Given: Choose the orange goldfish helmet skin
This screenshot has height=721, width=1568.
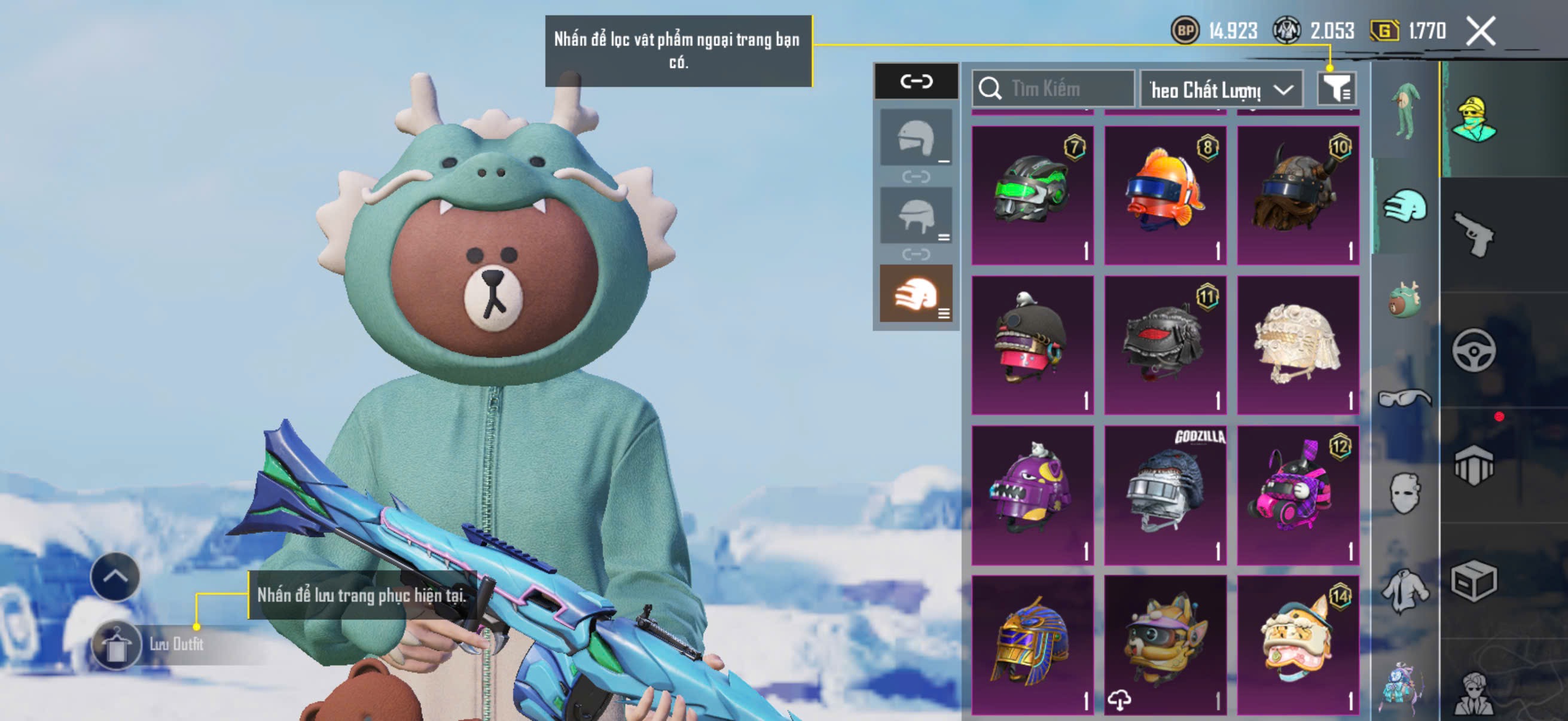Looking at the screenshot, I should click(1164, 195).
